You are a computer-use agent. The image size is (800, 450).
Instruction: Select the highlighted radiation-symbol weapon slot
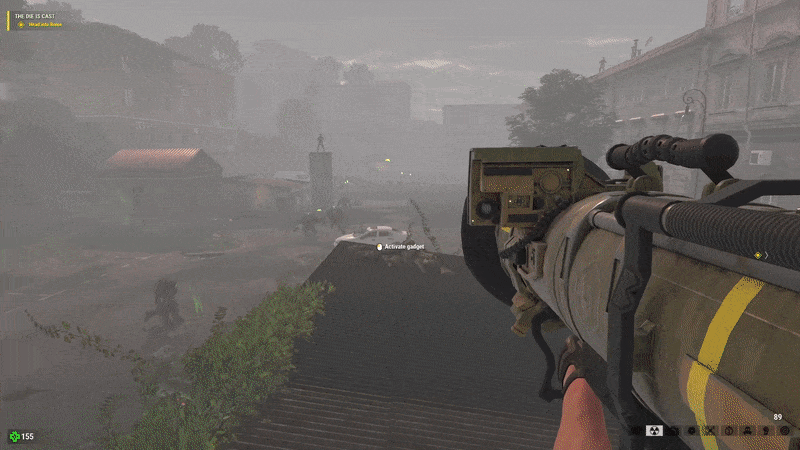[x=654, y=431]
